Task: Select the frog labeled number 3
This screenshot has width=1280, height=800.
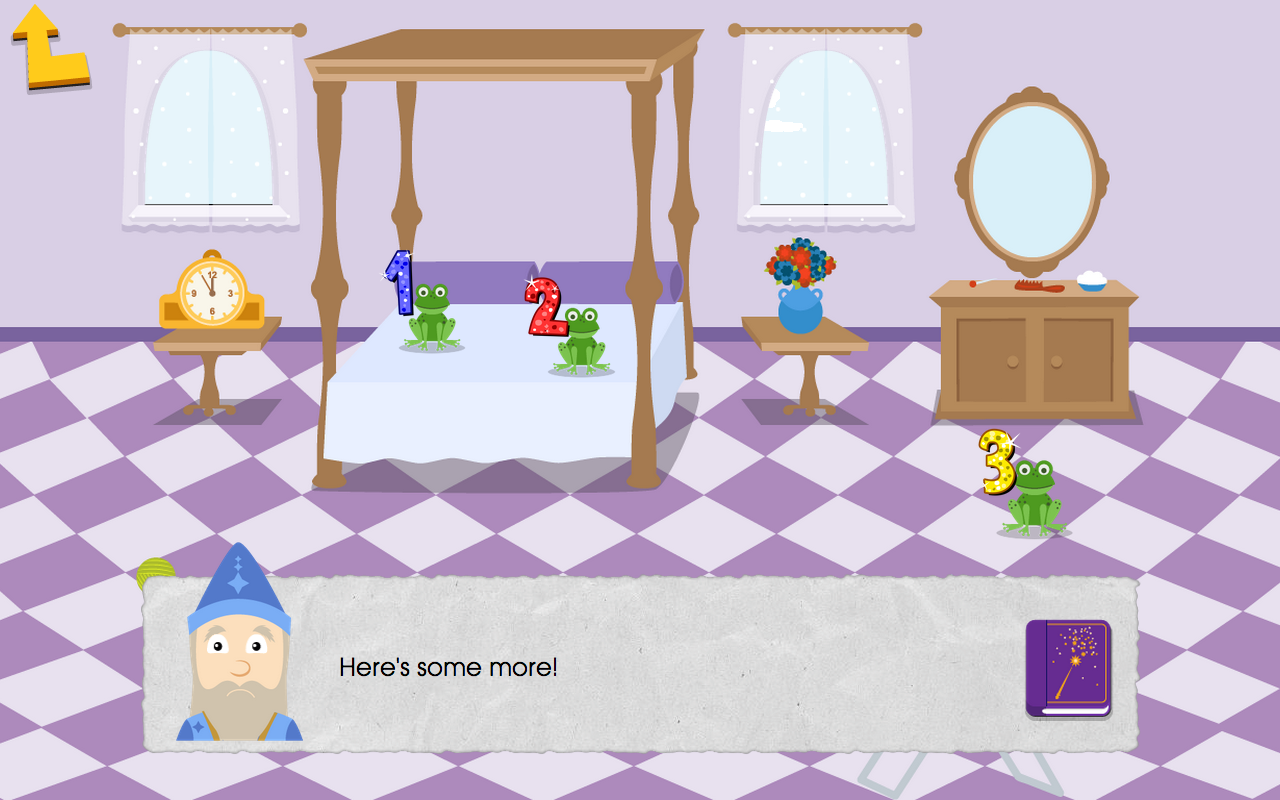Action: point(1035,495)
